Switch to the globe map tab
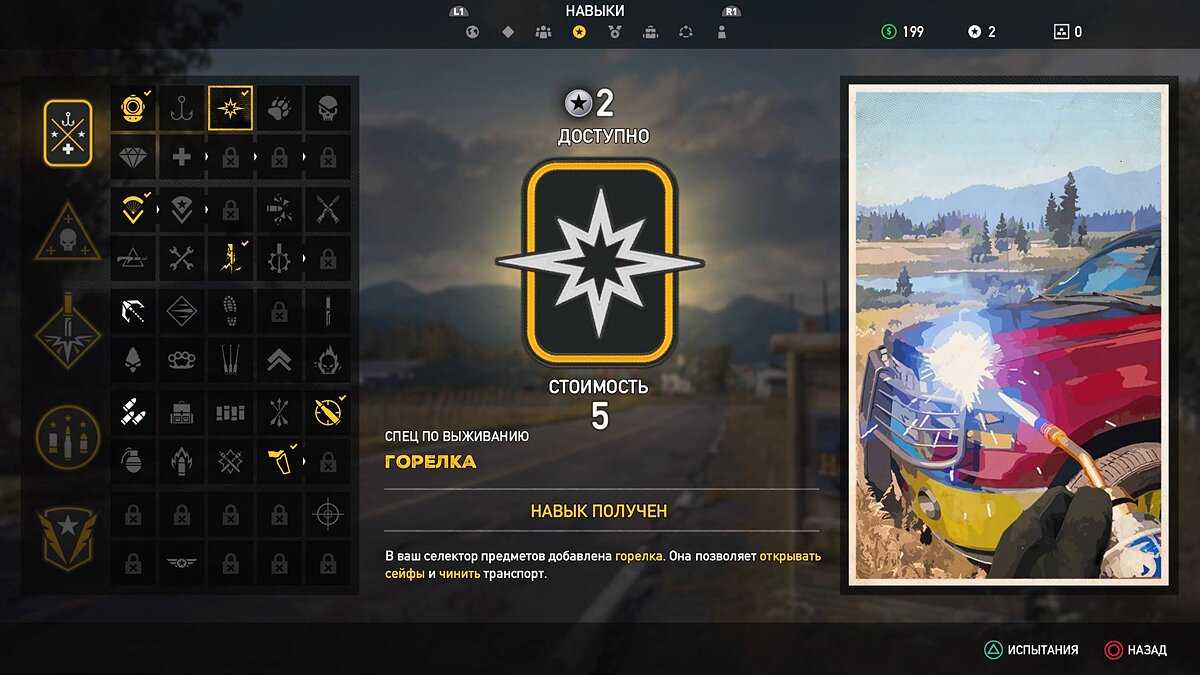Viewport: 1200px width, 675px height. (473, 32)
